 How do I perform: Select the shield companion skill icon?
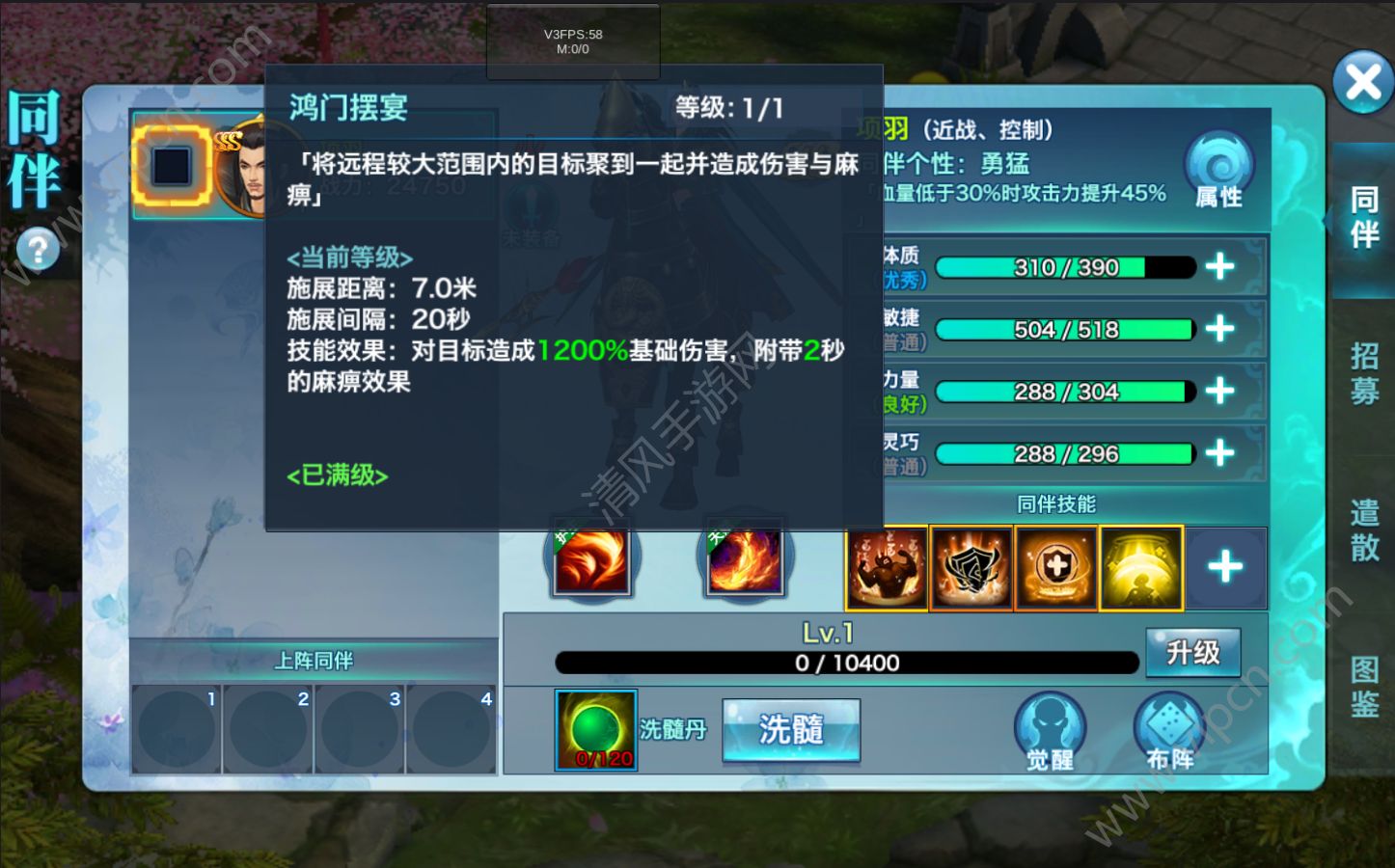[971, 567]
